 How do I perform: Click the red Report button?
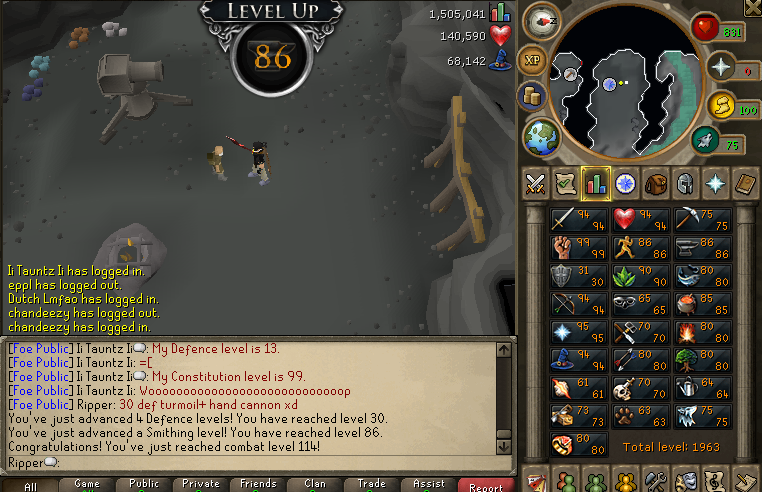487,485
